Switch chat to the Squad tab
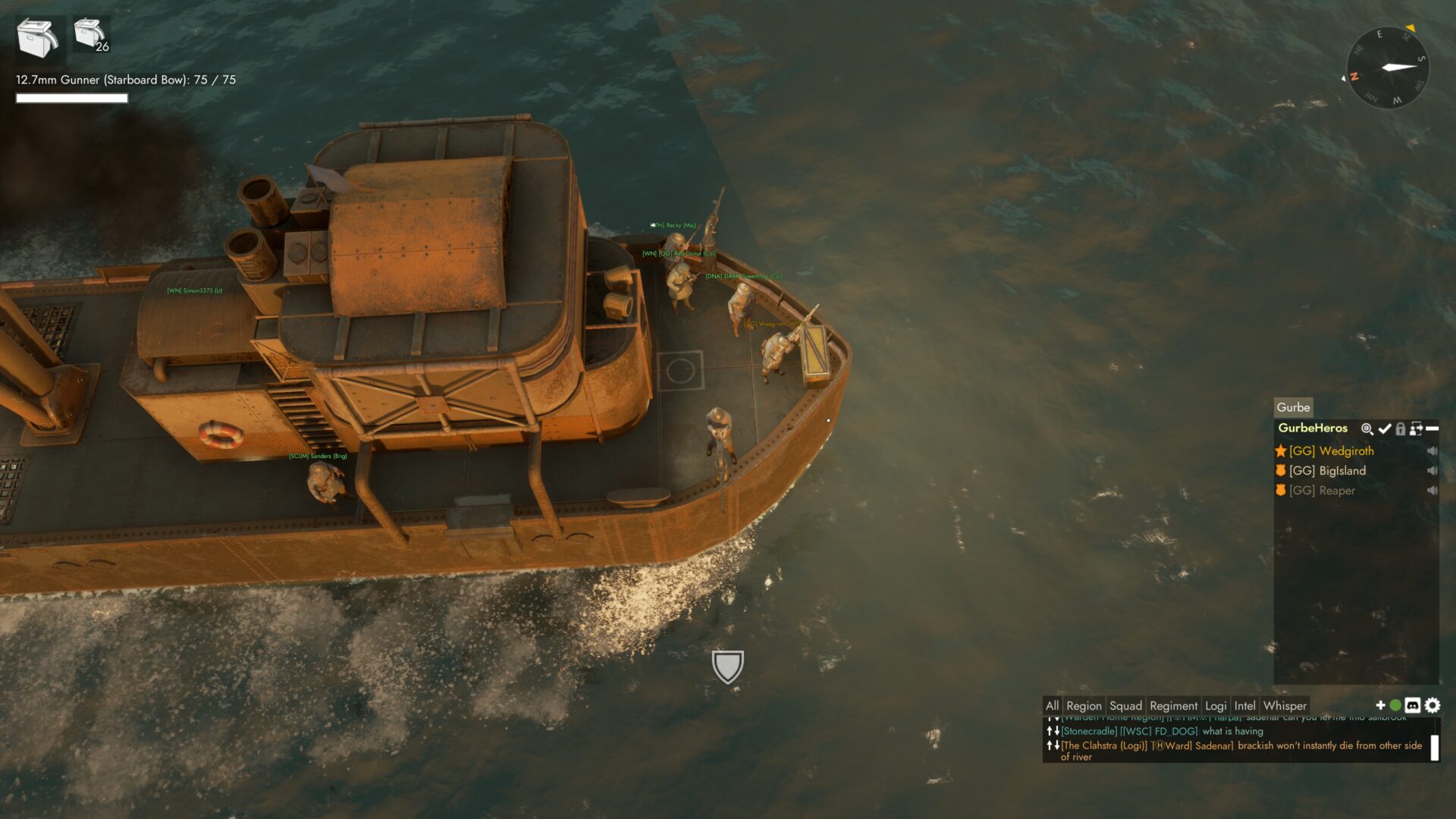 (x=1125, y=706)
